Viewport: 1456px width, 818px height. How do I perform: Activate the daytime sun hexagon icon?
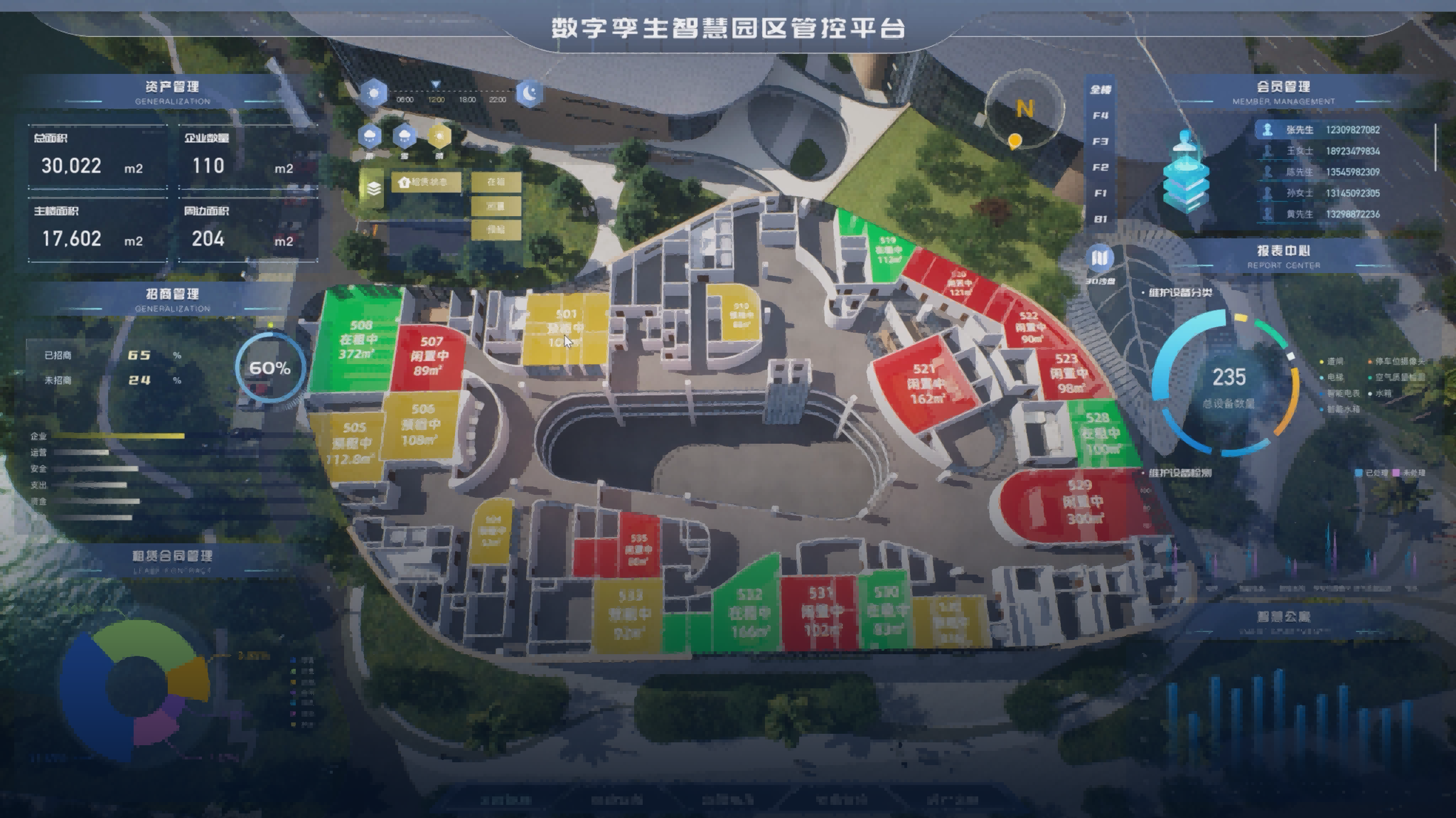click(x=374, y=93)
